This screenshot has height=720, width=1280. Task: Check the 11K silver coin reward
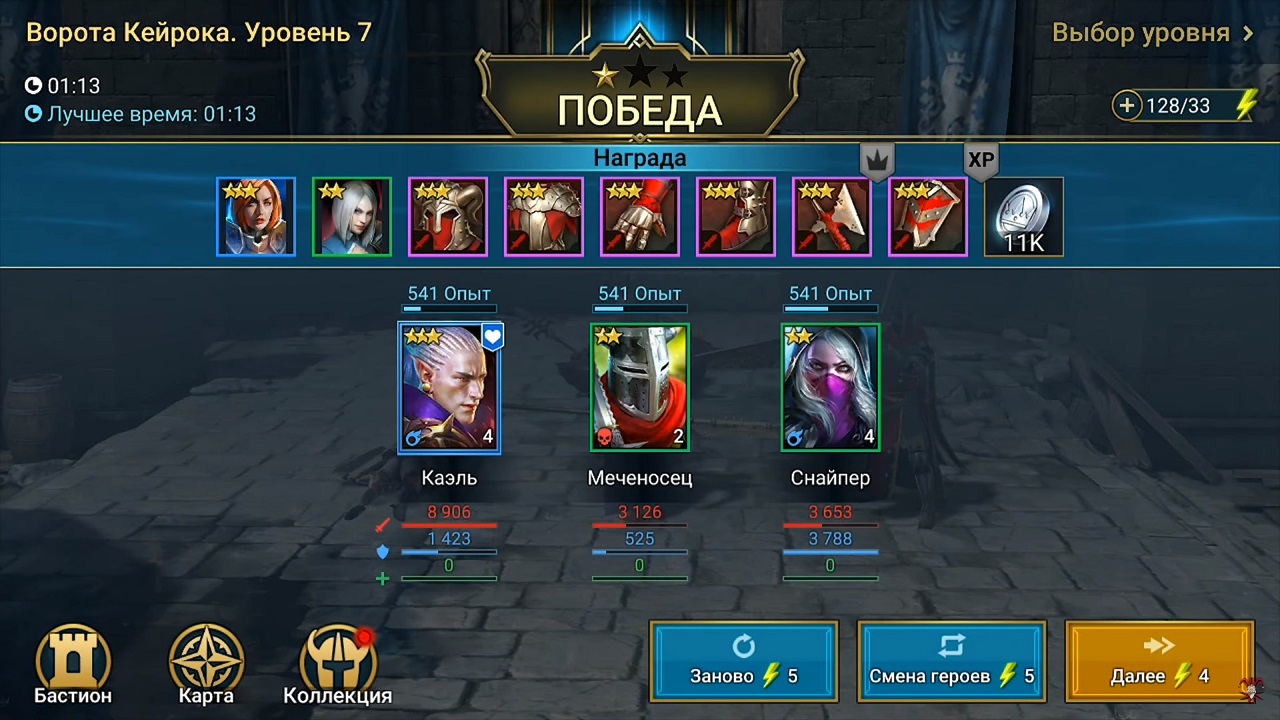coord(1024,217)
